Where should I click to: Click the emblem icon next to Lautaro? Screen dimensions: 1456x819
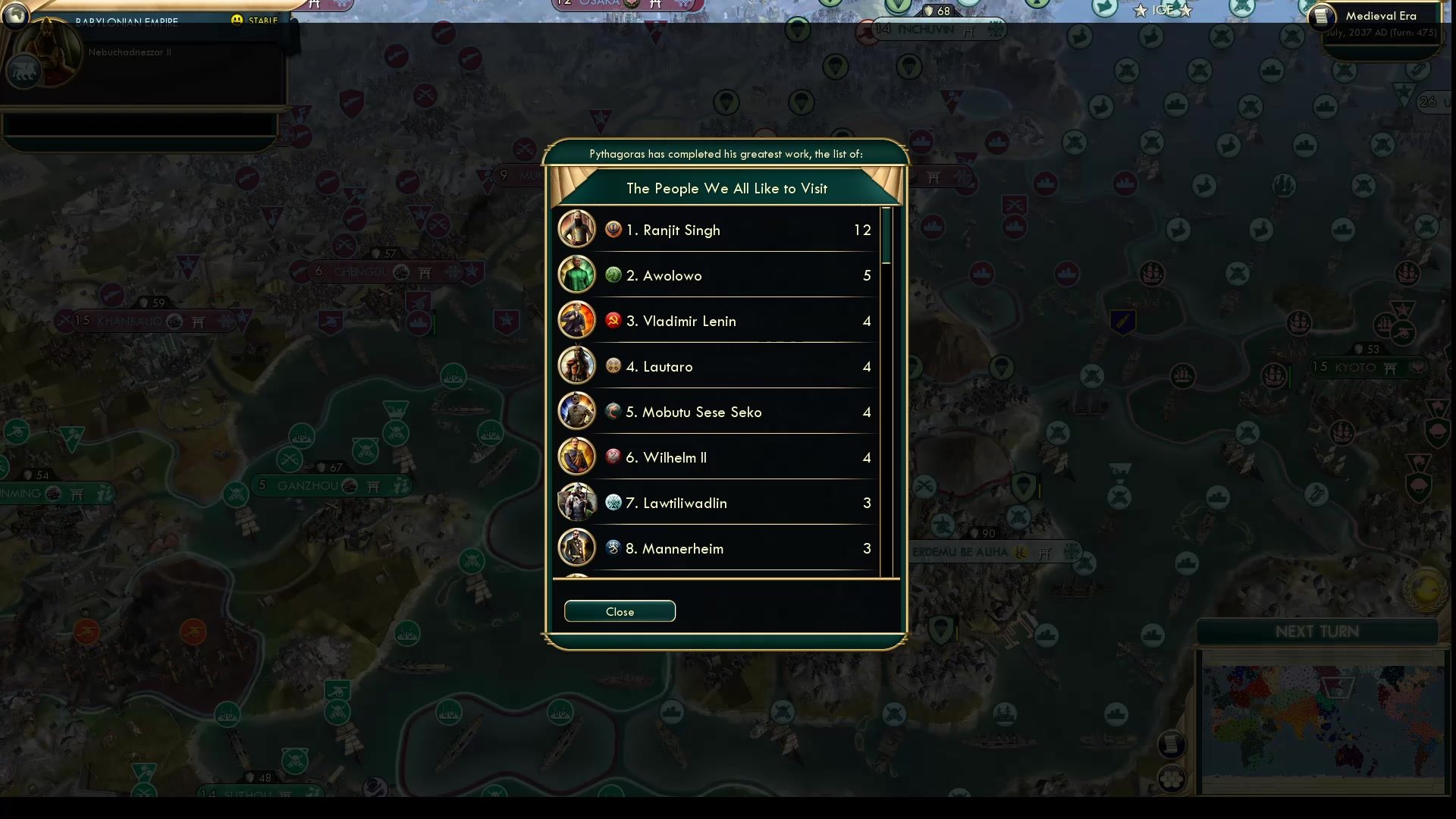pos(613,366)
